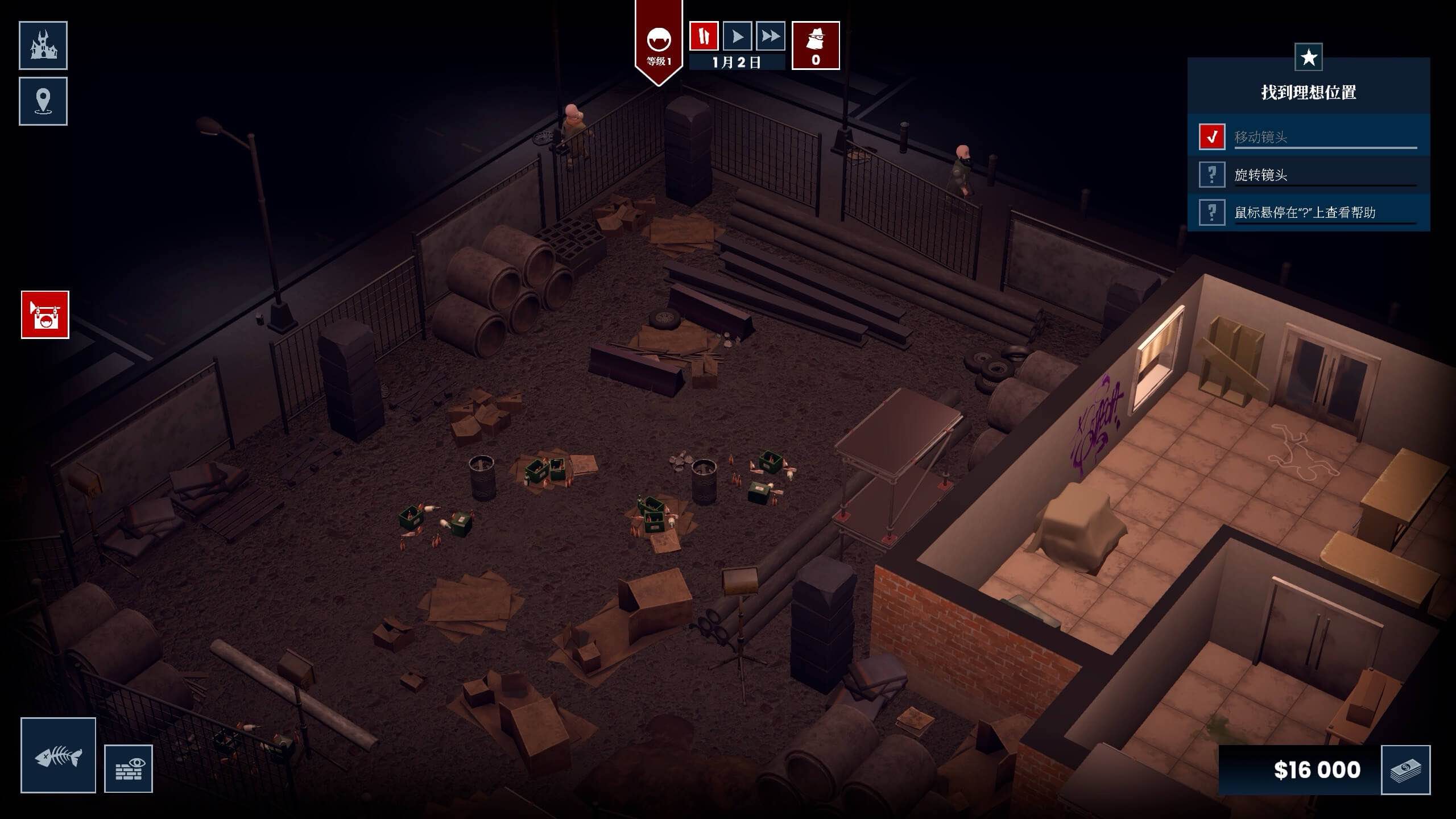The width and height of the screenshot is (1456, 819).
Task: Toggle the red pause button
Action: 704,36
